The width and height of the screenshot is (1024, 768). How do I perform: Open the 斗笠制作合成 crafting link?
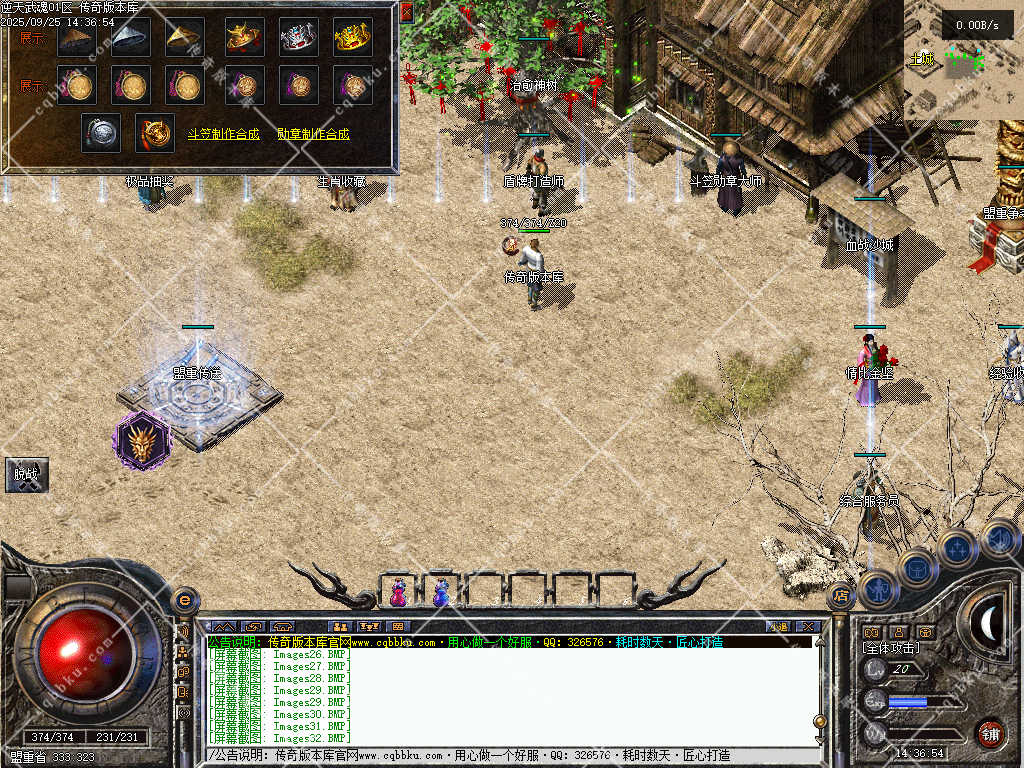(x=223, y=133)
